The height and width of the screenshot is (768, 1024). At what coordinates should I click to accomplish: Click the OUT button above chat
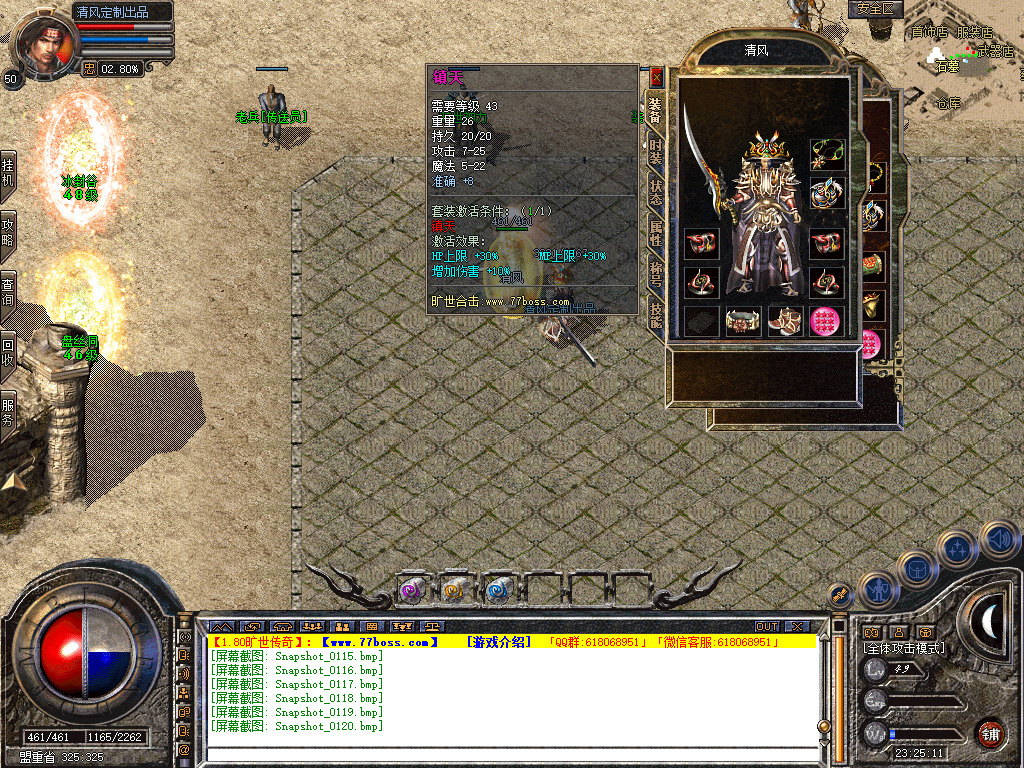pos(766,627)
